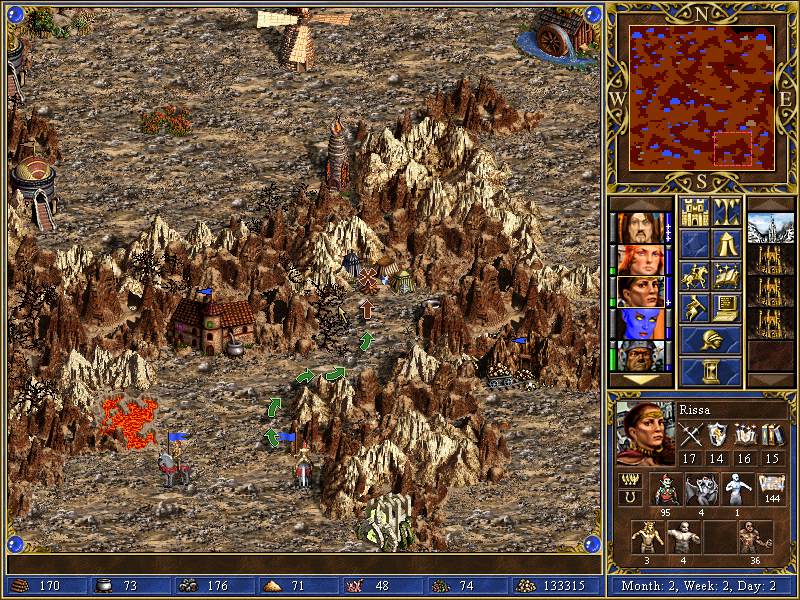Toggle the underground/surface view button

pyautogui.click(x=726, y=213)
